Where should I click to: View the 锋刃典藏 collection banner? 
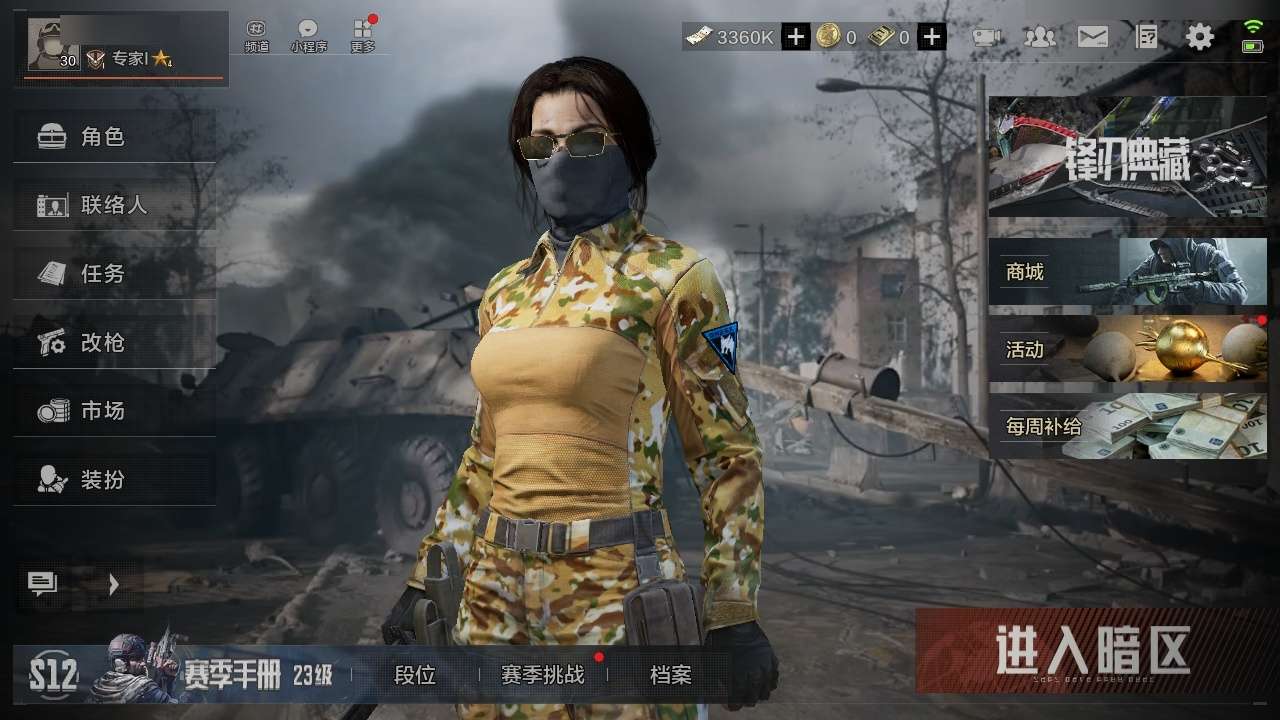coord(1127,157)
